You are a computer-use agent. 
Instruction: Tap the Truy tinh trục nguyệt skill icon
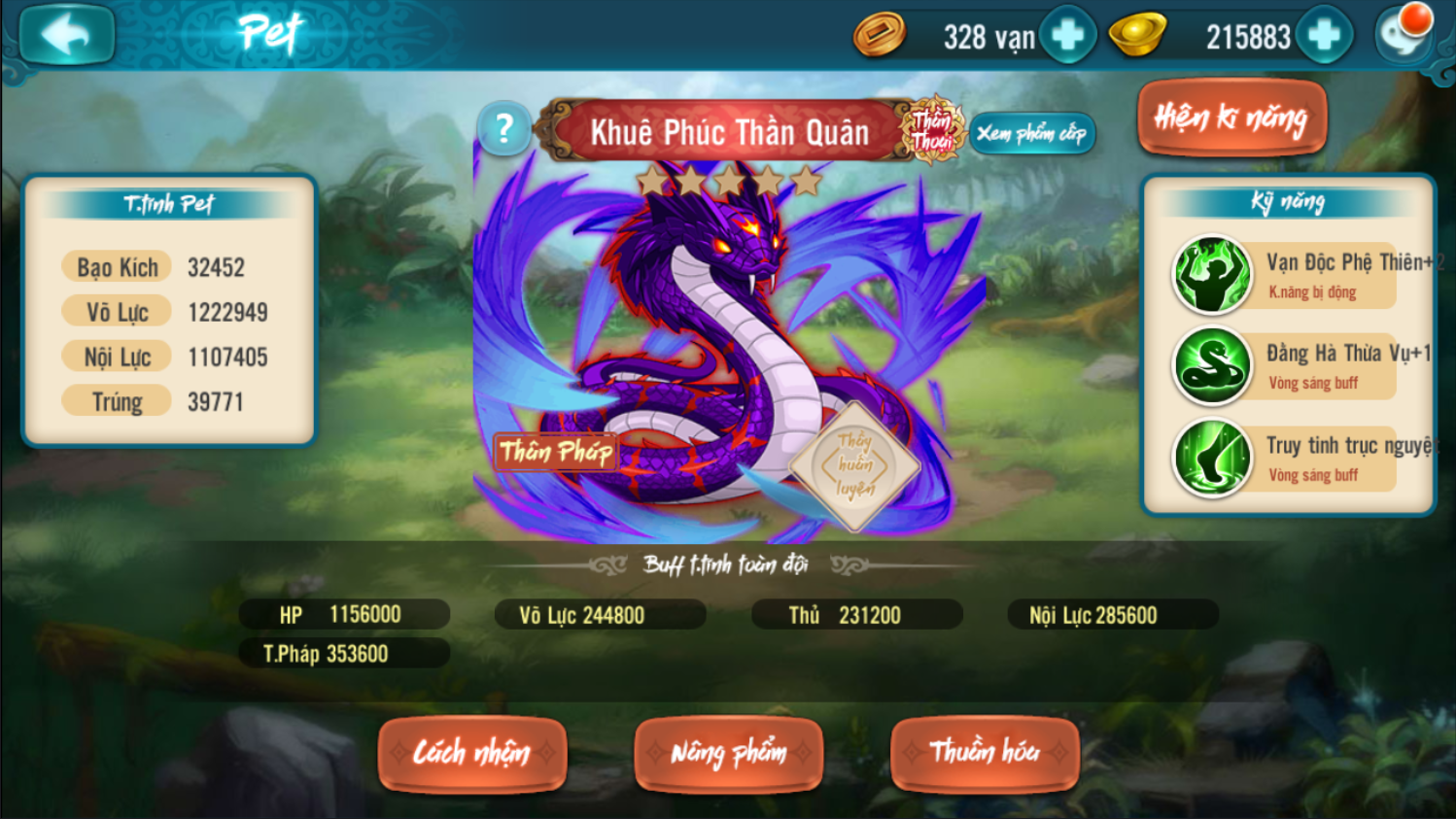pos(1211,457)
